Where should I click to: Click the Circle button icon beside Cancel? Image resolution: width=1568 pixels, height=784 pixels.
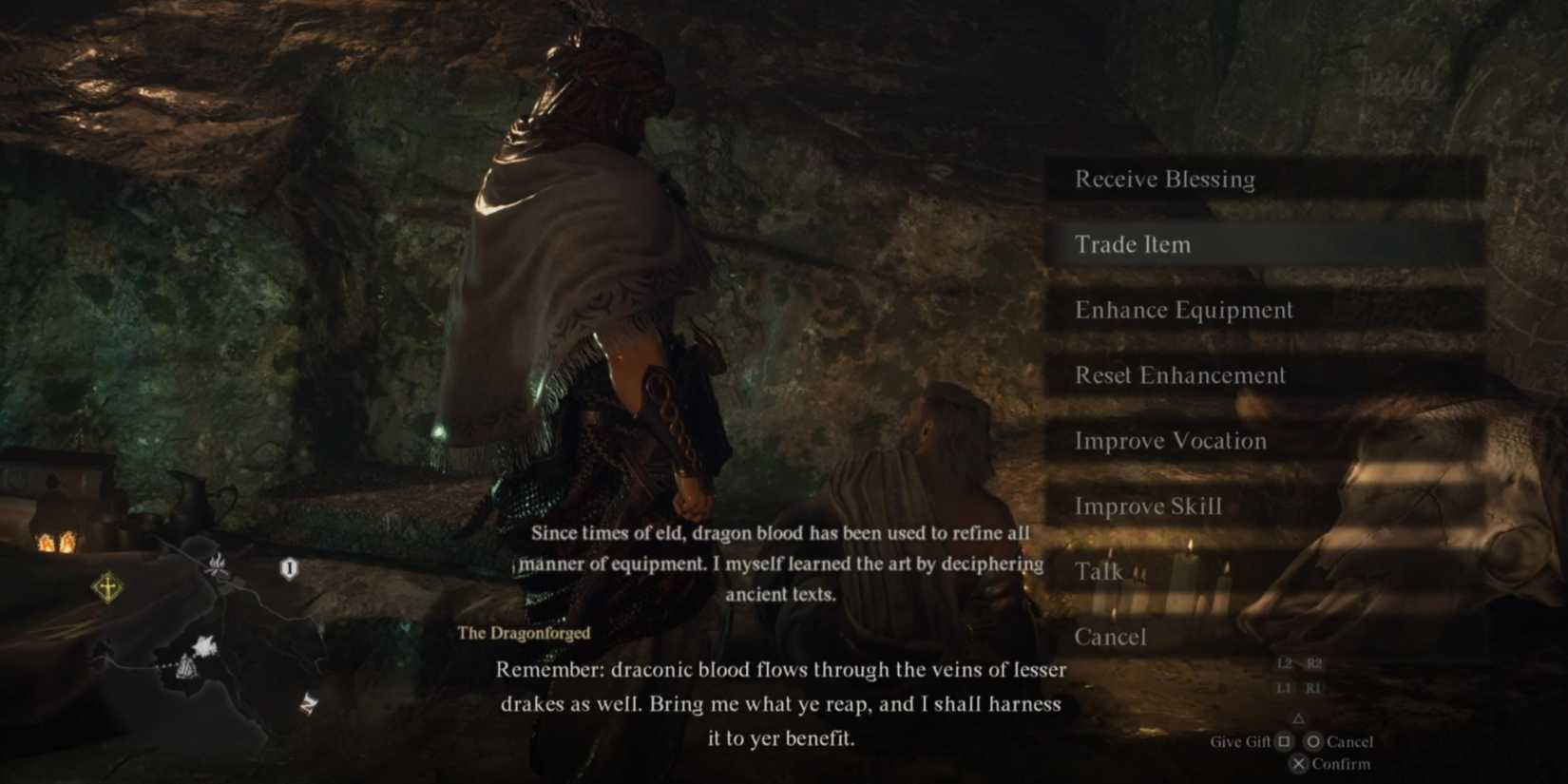pos(1313,742)
